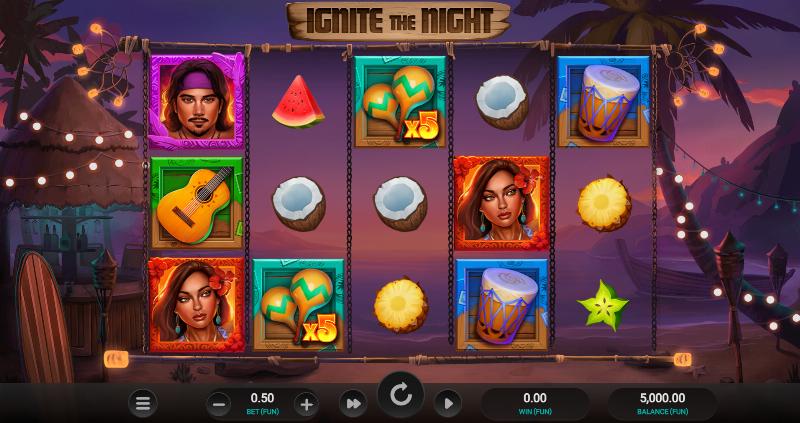Spin the reels with the circular arrow
The width and height of the screenshot is (800, 423).
pos(400,396)
